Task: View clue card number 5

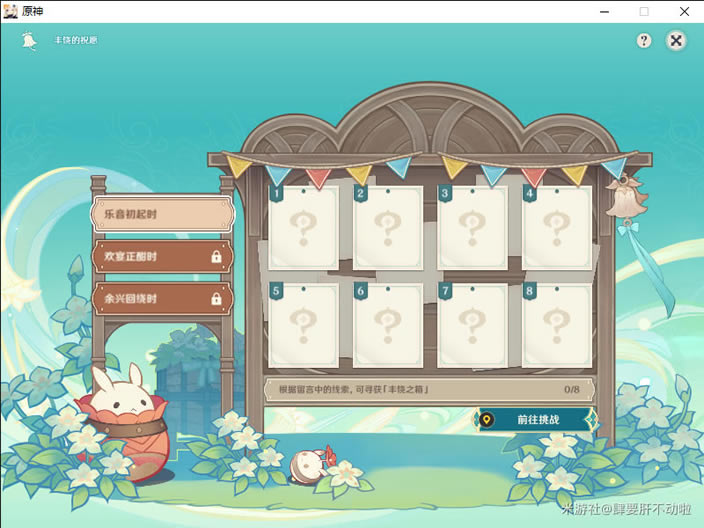Action: (303, 324)
